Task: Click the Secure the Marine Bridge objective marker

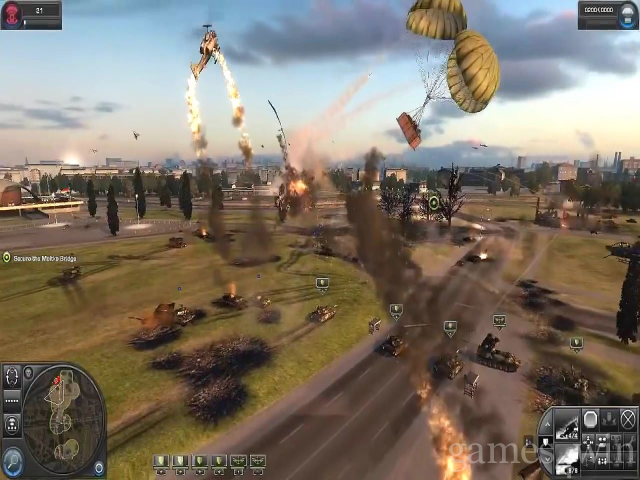Action: (x=6, y=257)
